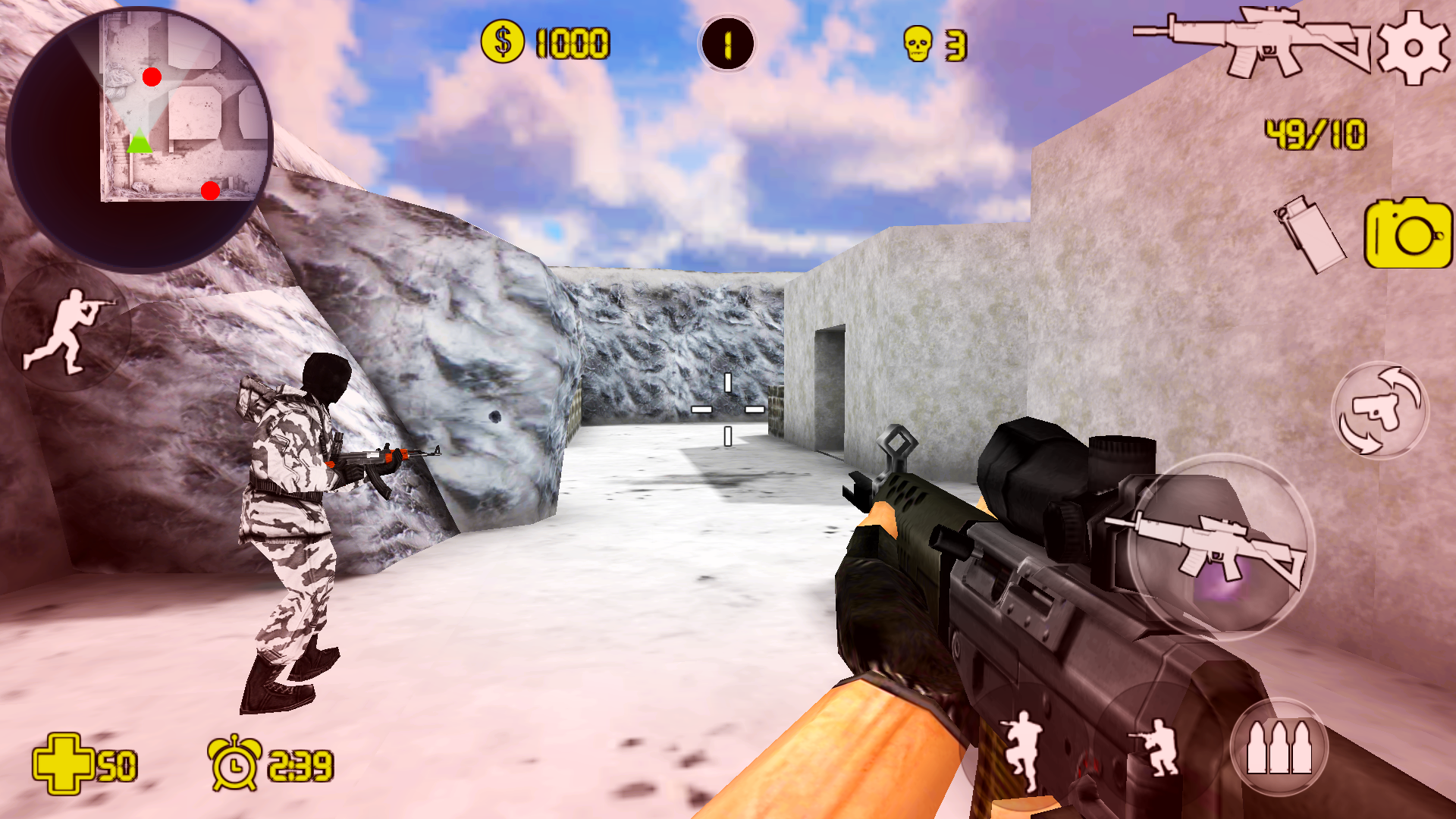
Task: Aim at the crosshair center
Action: click(x=728, y=409)
